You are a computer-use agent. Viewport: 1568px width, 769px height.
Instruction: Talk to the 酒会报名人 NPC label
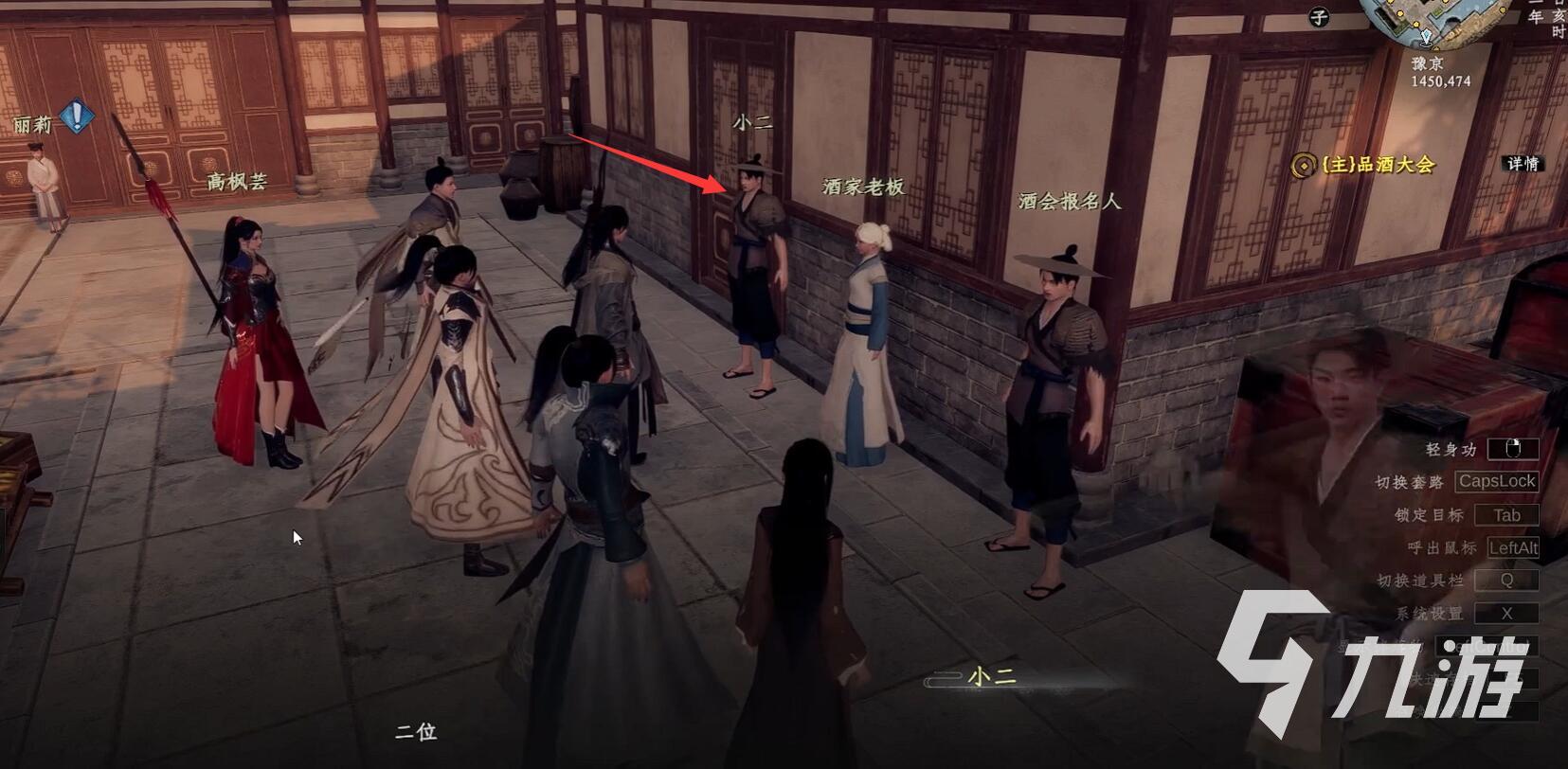(x=1067, y=200)
